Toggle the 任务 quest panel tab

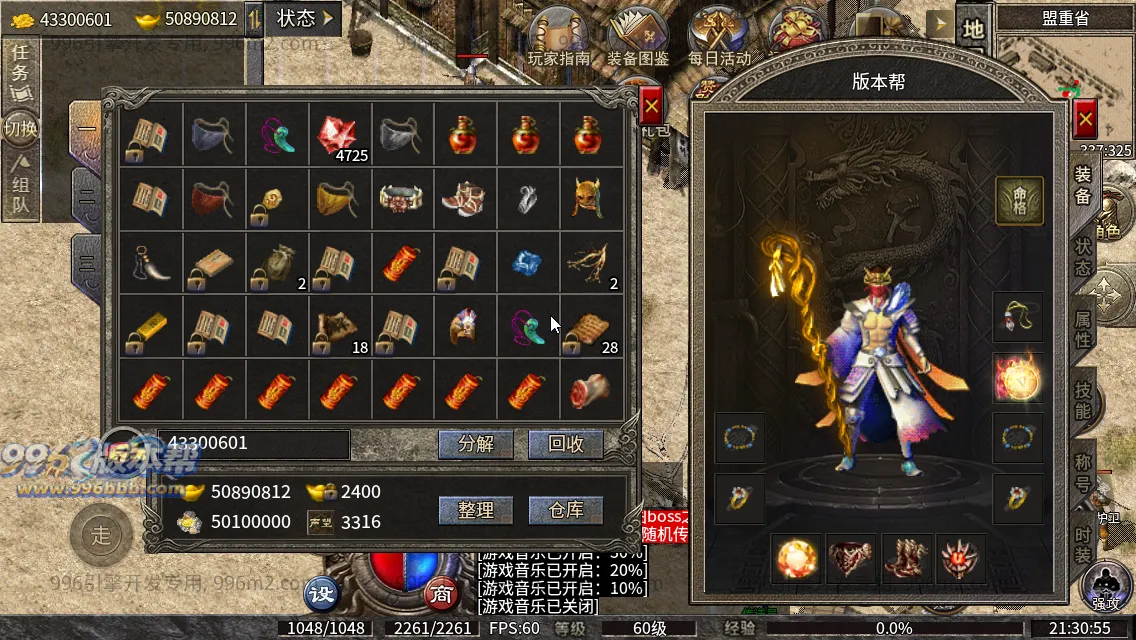(x=20, y=68)
